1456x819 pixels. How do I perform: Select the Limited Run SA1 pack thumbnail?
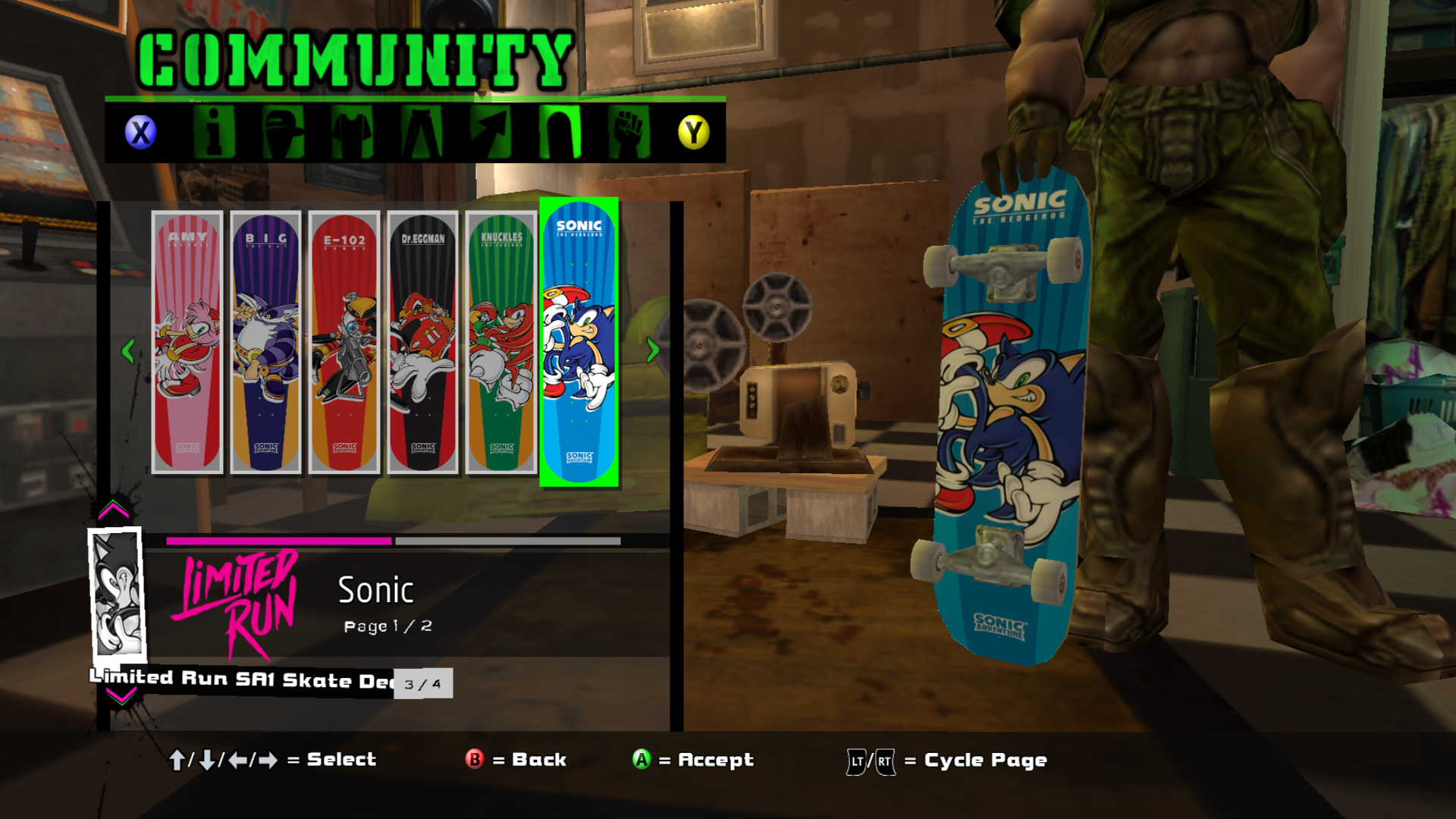click(x=117, y=594)
